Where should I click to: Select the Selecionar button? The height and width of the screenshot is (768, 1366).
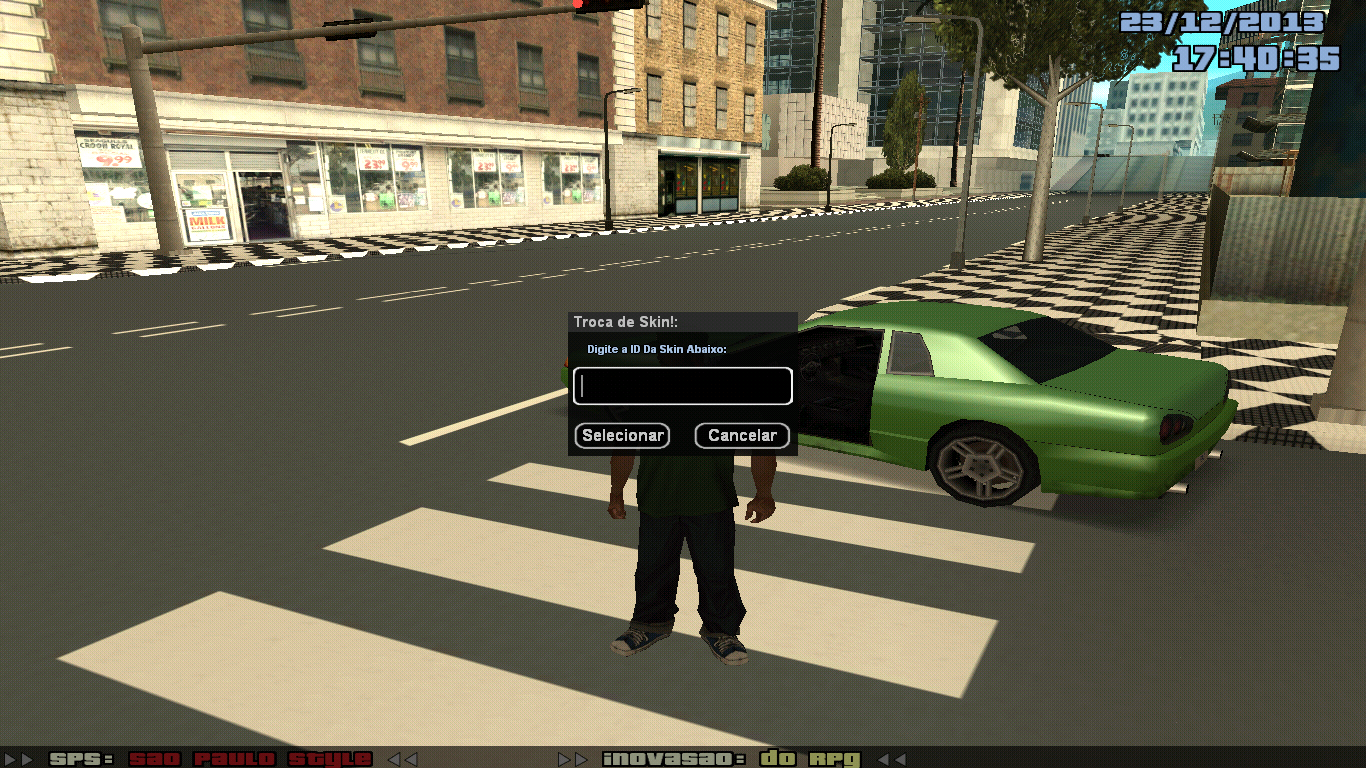point(621,435)
